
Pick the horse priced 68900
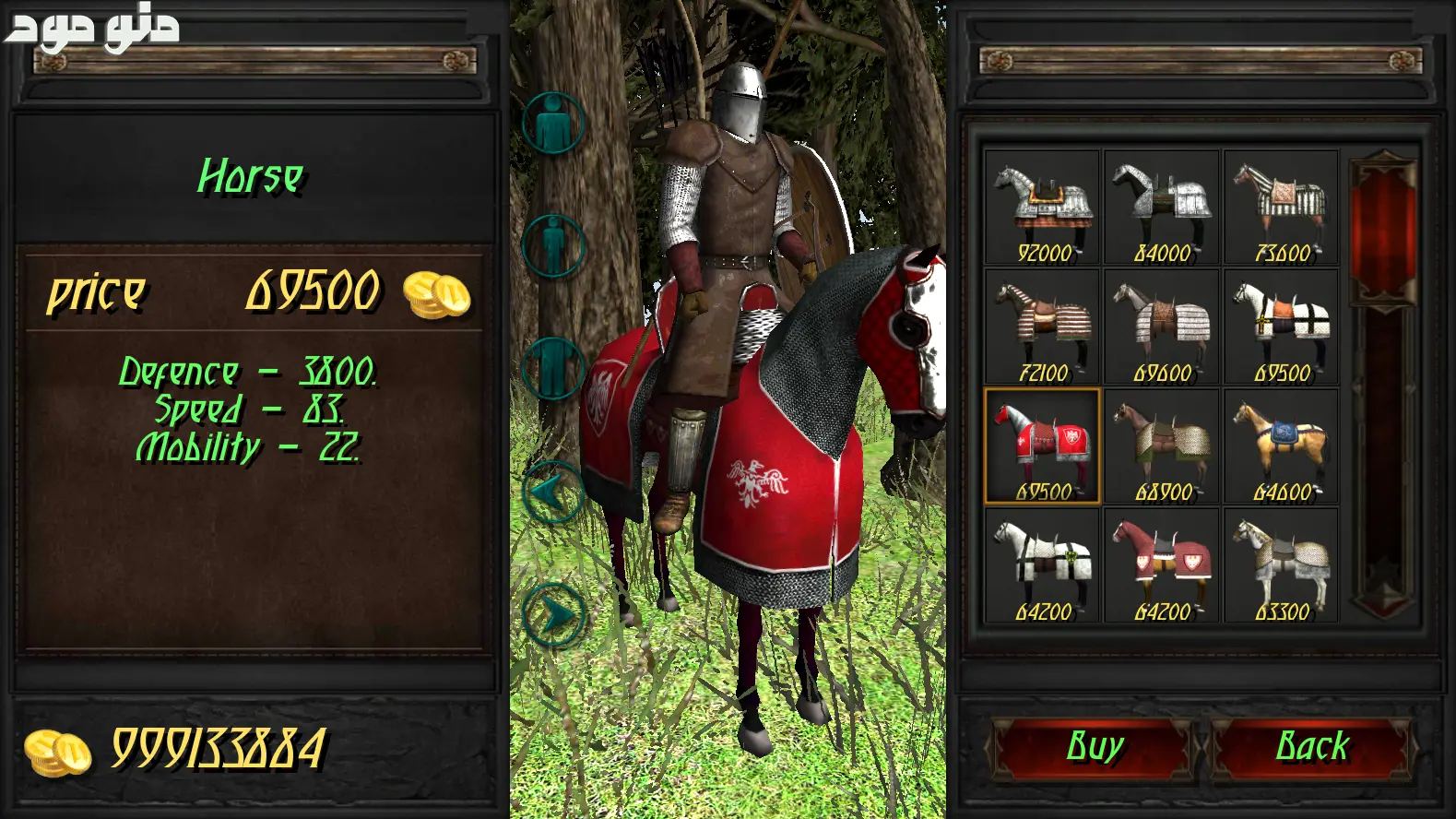pos(1162,446)
